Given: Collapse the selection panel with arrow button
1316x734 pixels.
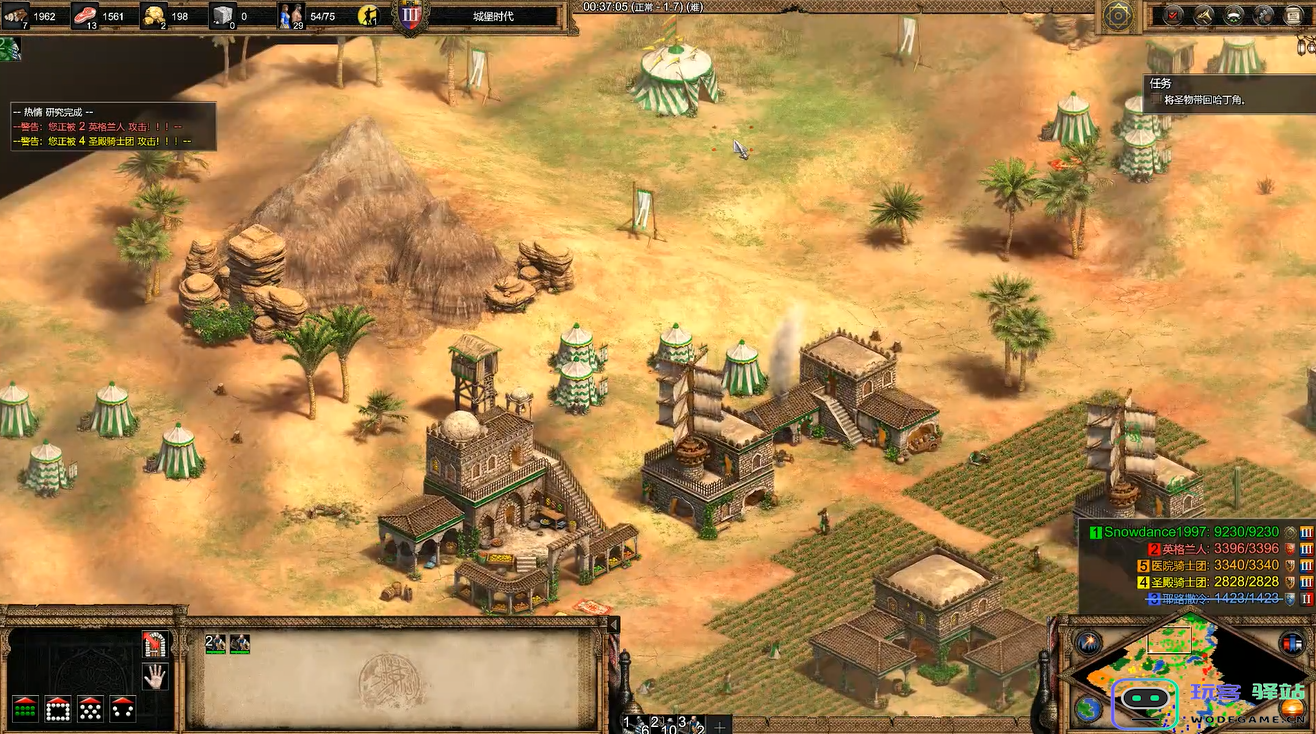Looking at the screenshot, I should point(614,625).
